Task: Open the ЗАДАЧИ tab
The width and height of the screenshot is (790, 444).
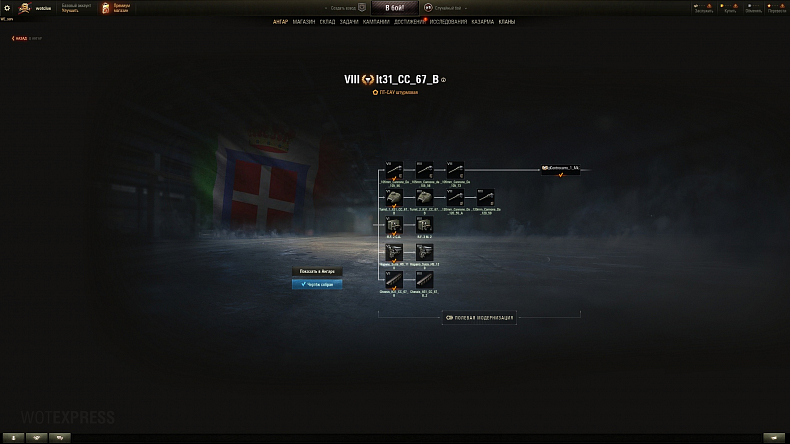Action: tap(349, 21)
